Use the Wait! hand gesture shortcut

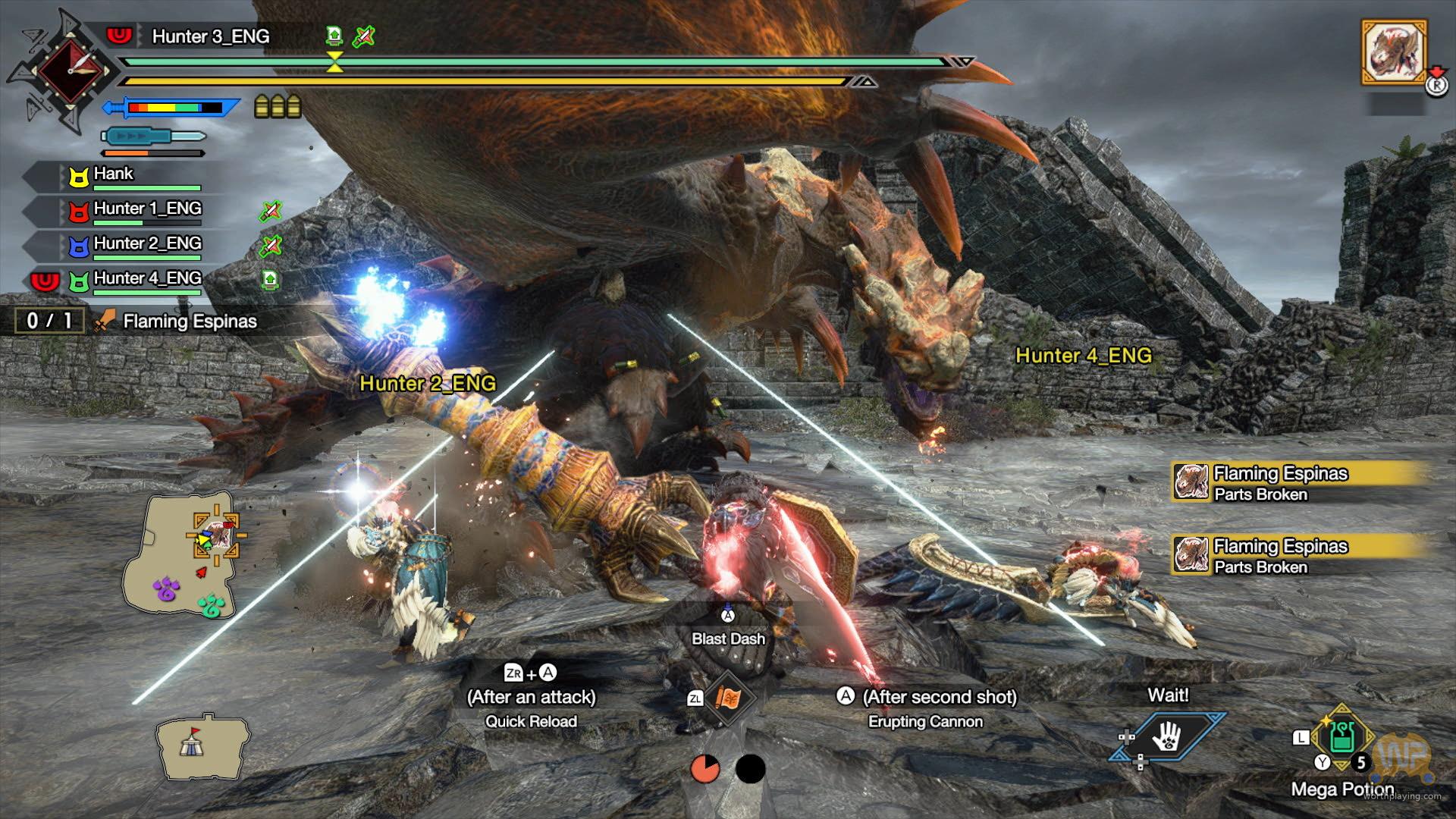click(x=1167, y=735)
